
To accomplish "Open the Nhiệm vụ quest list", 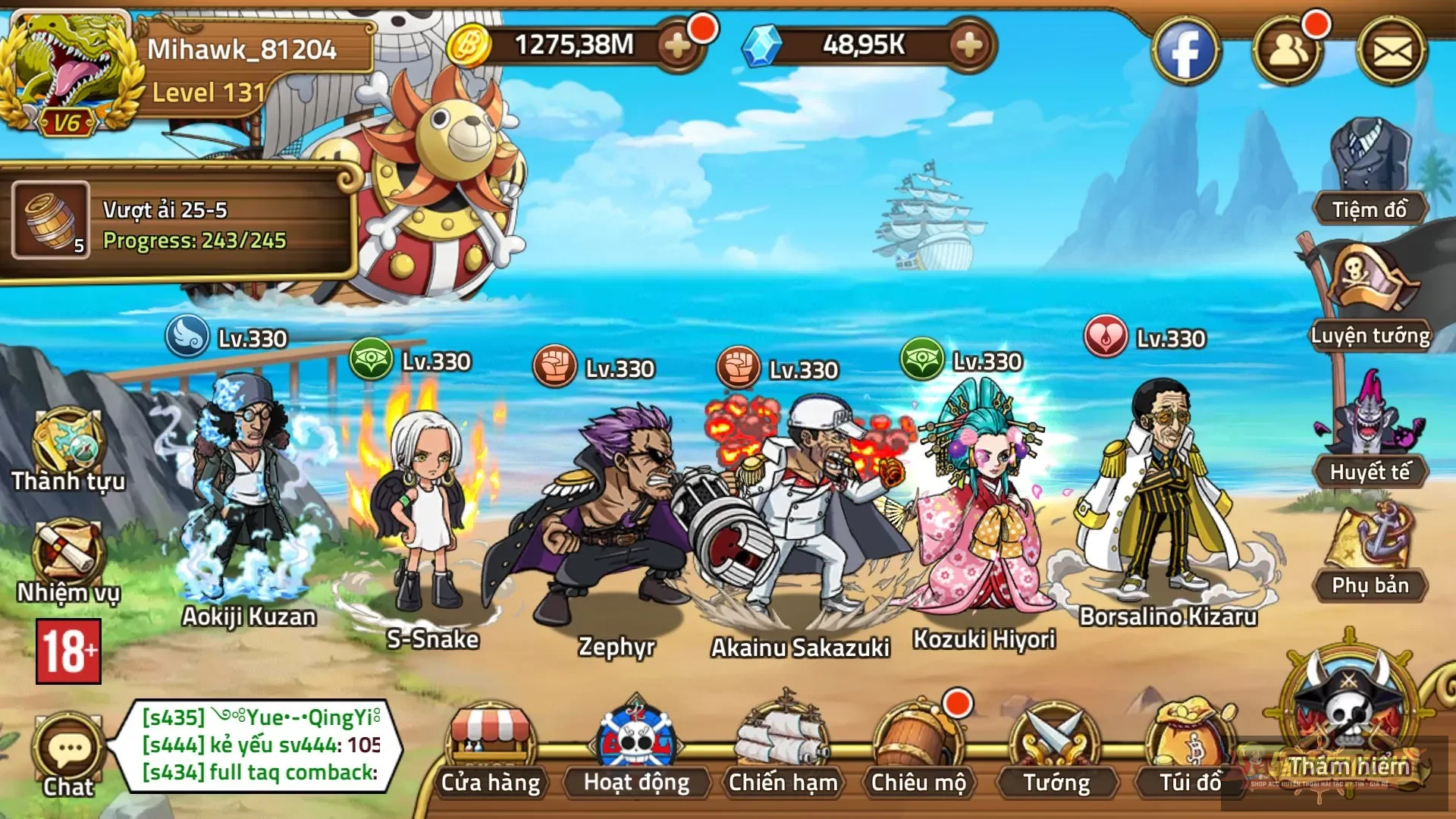I will click(x=67, y=561).
